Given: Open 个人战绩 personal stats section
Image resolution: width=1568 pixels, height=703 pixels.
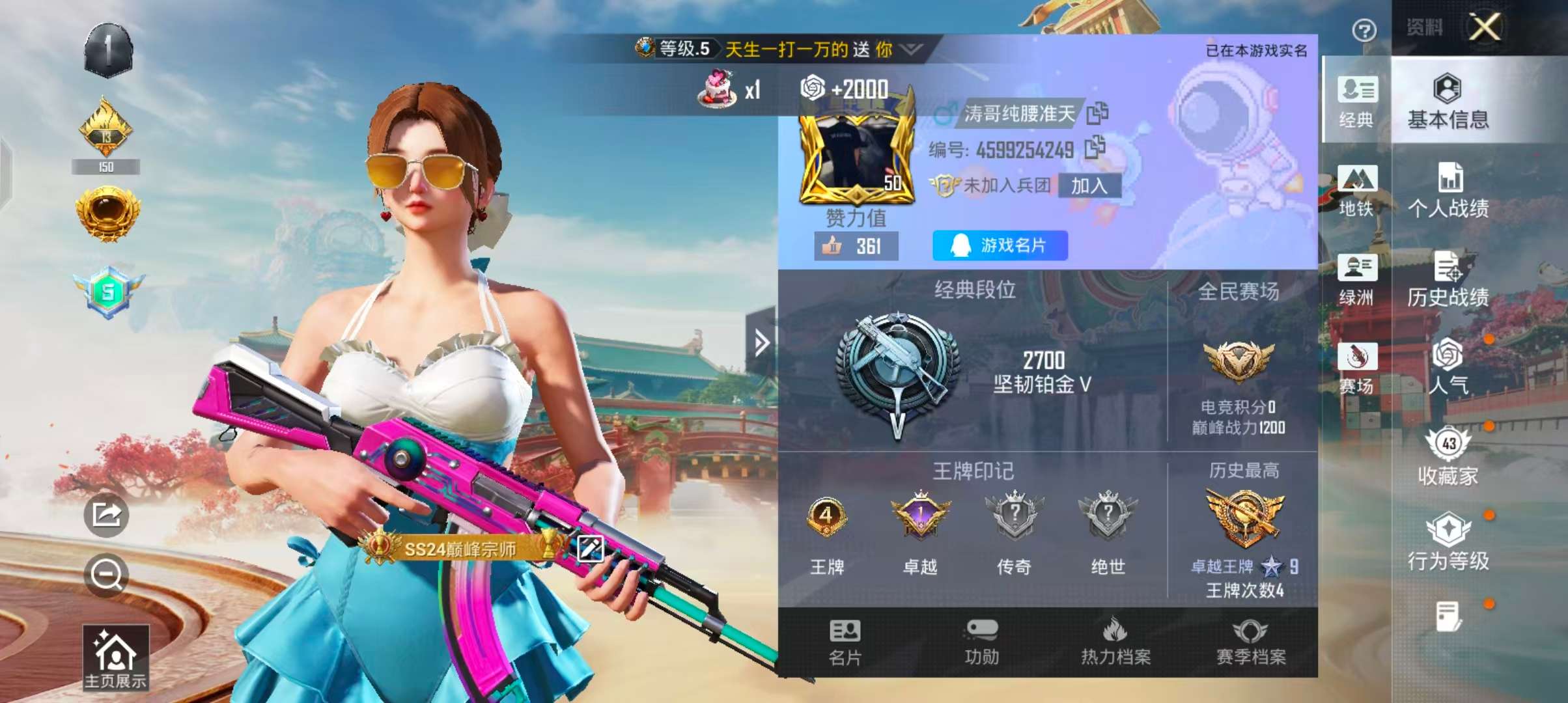Looking at the screenshot, I should tap(1448, 190).
